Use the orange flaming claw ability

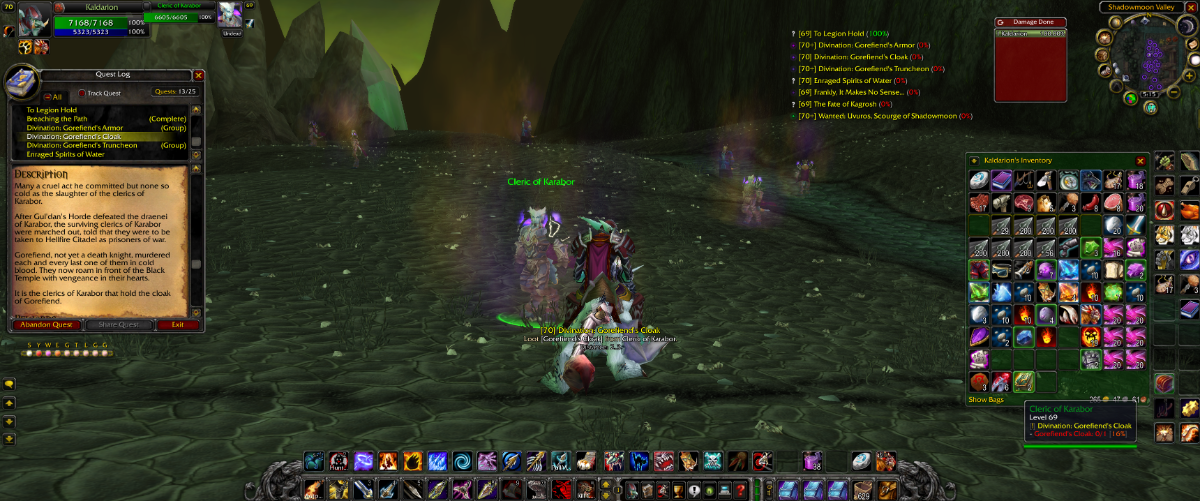click(410, 462)
